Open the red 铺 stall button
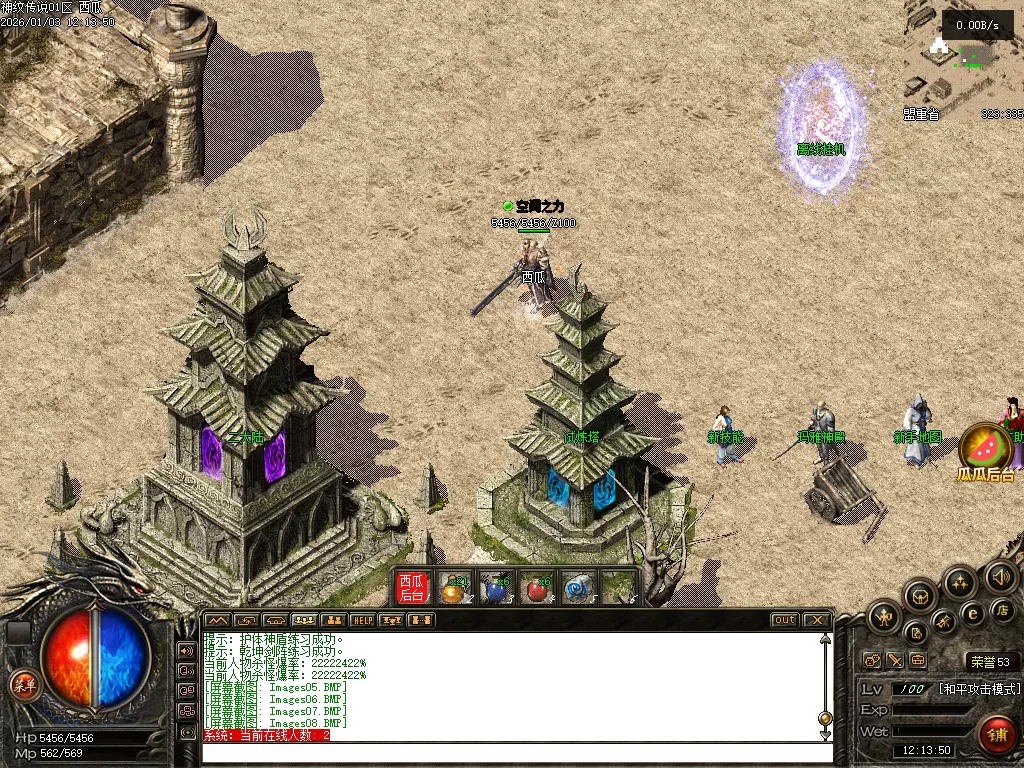1024x768 pixels. [x=996, y=735]
